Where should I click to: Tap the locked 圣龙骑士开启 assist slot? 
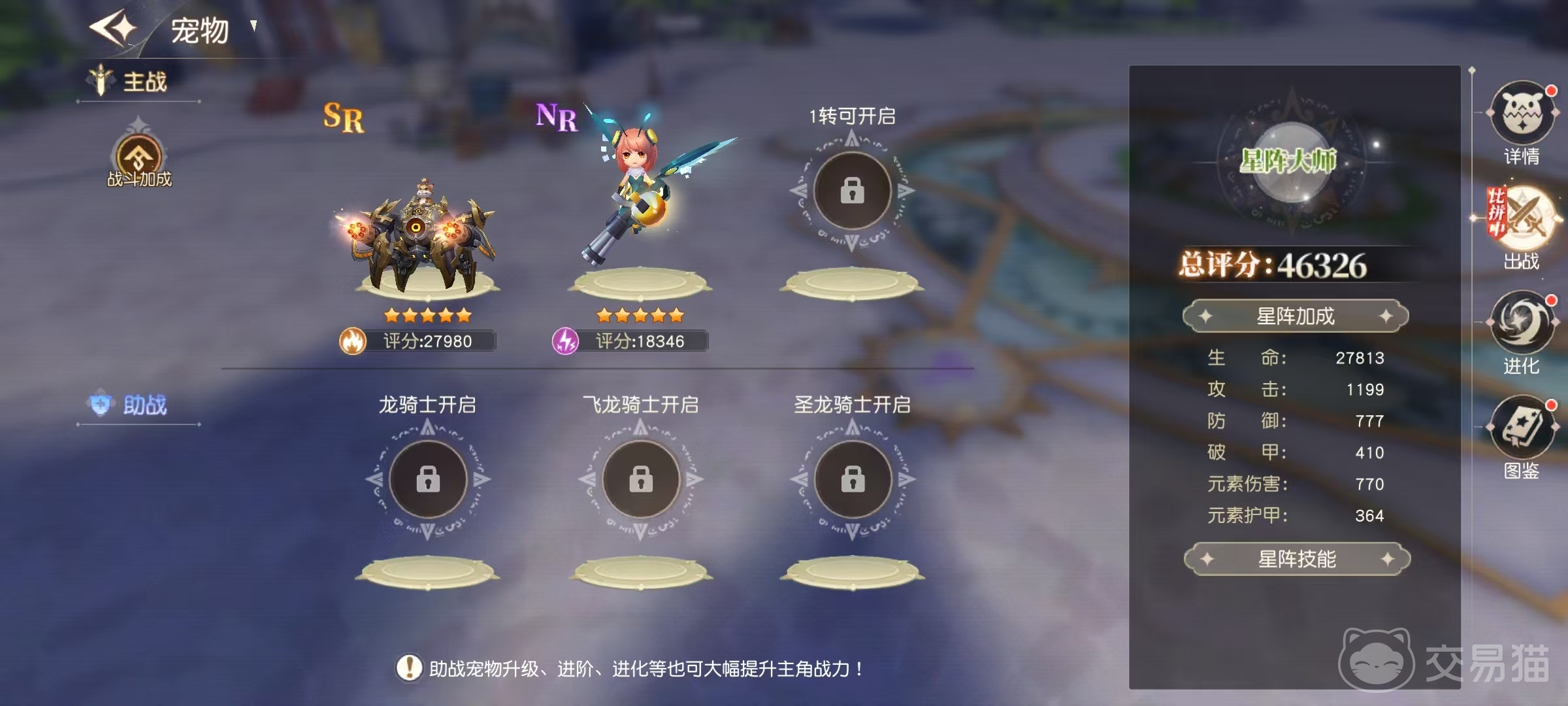coord(853,479)
